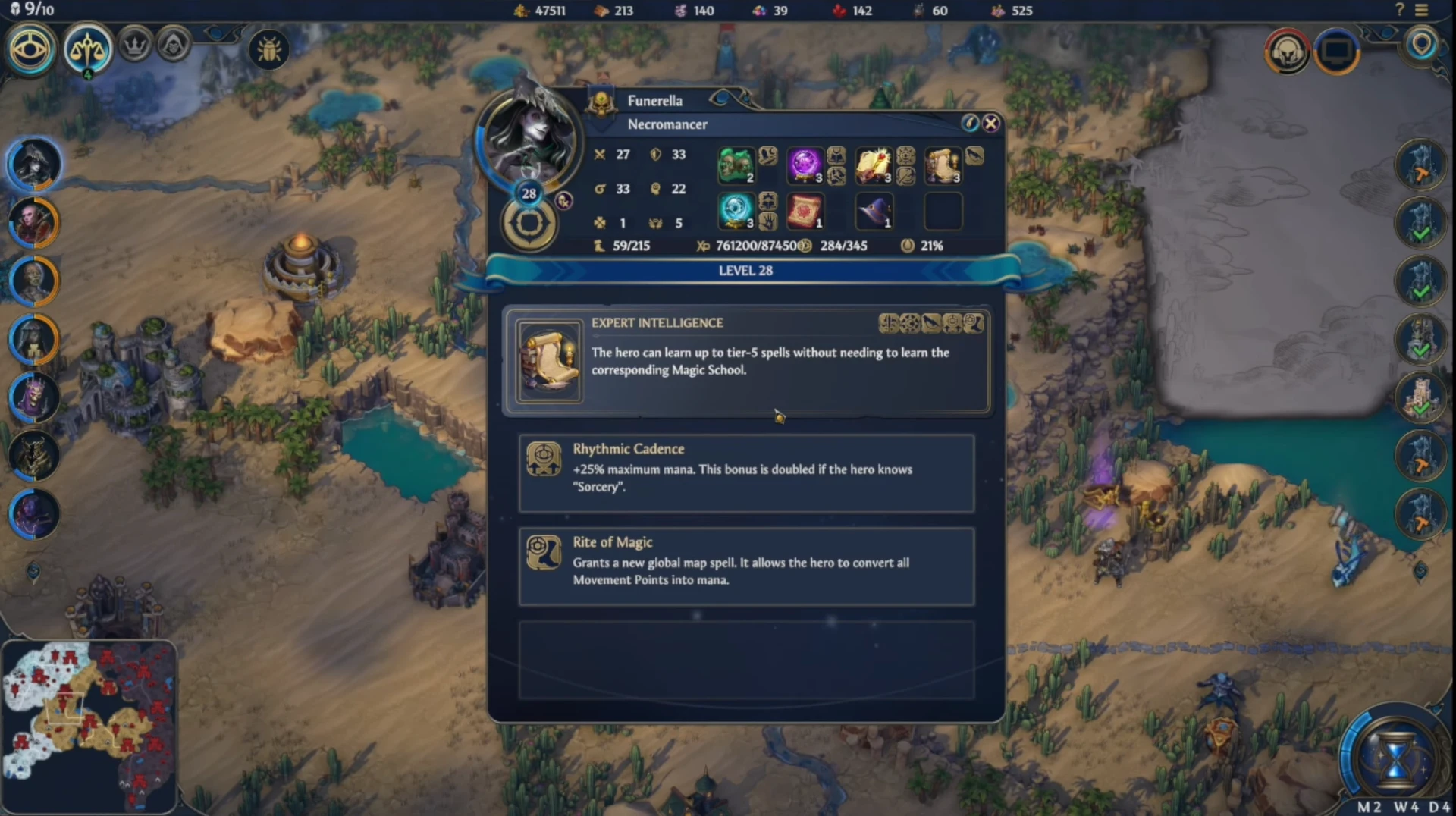Open the balance scales menu
The height and width of the screenshot is (816, 1456).
pos(87,49)
